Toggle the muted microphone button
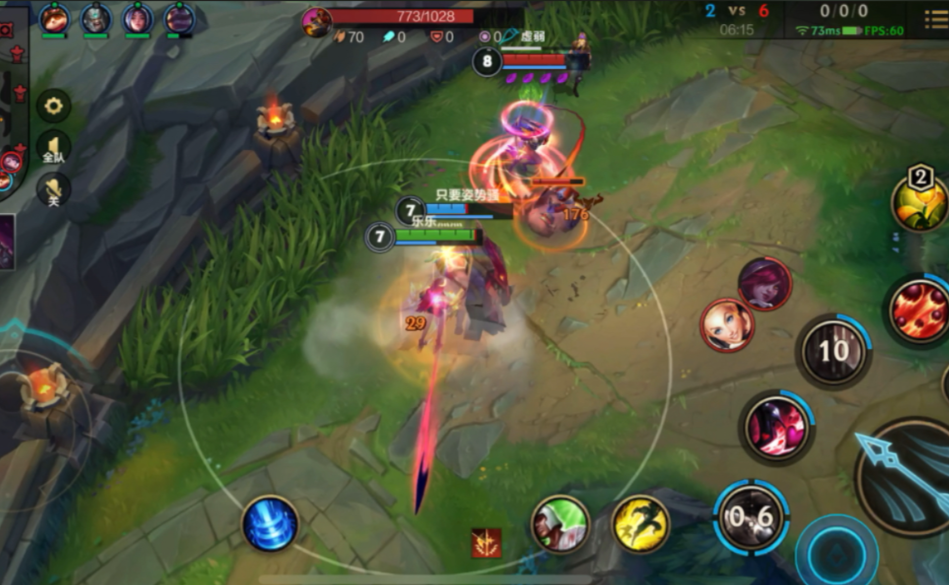Viewport: 949px width, 585px height. pos(53,189)
